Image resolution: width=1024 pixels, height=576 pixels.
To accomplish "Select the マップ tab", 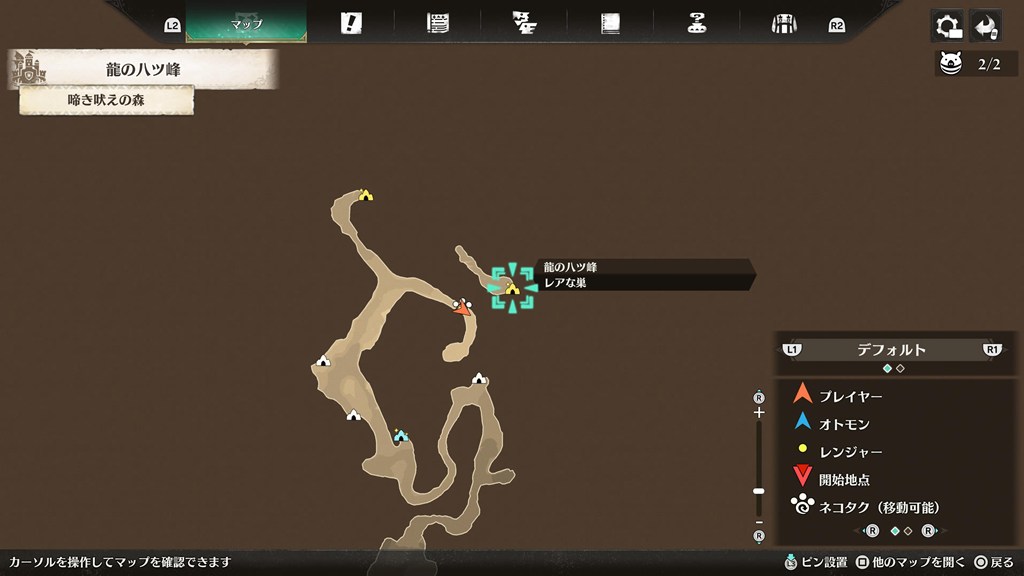I will (246, 22).
